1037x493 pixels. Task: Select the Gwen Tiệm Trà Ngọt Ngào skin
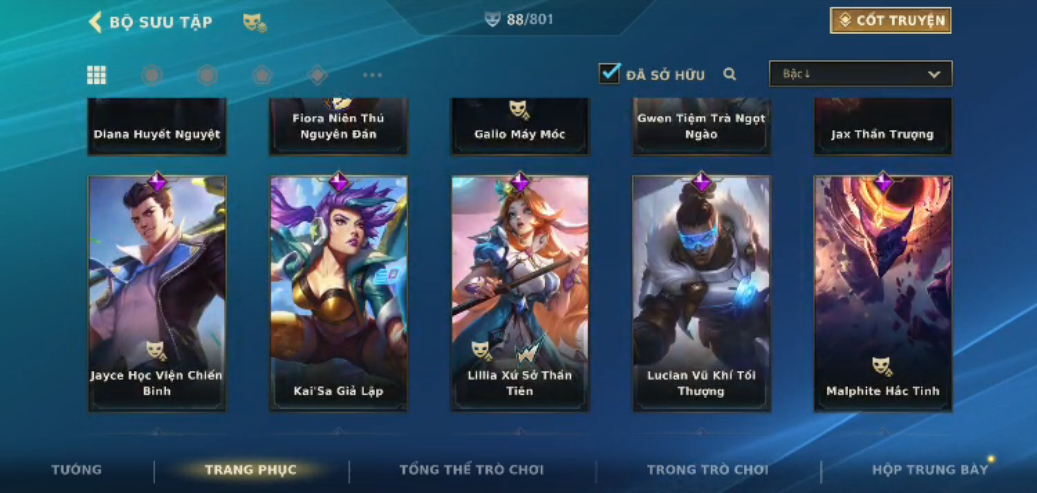(x=701, y=127)
